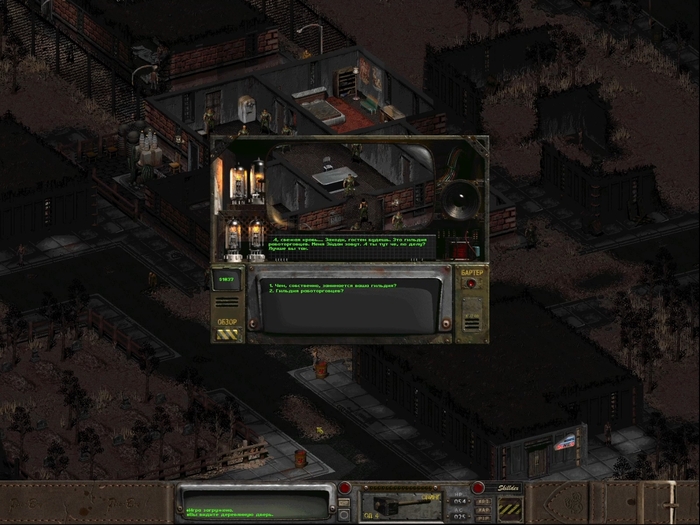Image resolution: width=700 pixels, height=525 pixels.
Task: Open barter with the red БАРТЕР button
Action: click(x=471, y=283)
